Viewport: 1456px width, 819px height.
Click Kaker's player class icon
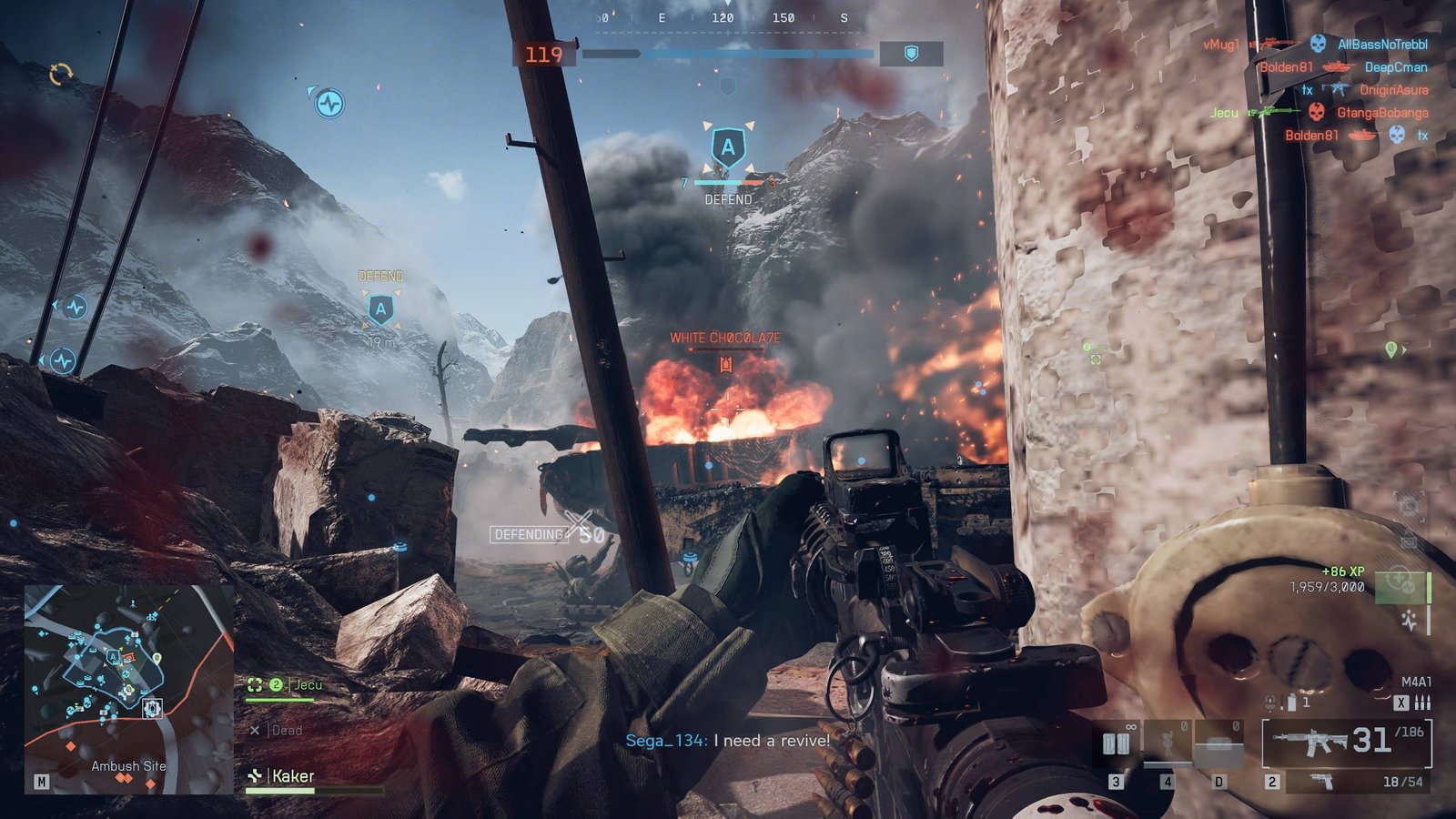(255, 776)
